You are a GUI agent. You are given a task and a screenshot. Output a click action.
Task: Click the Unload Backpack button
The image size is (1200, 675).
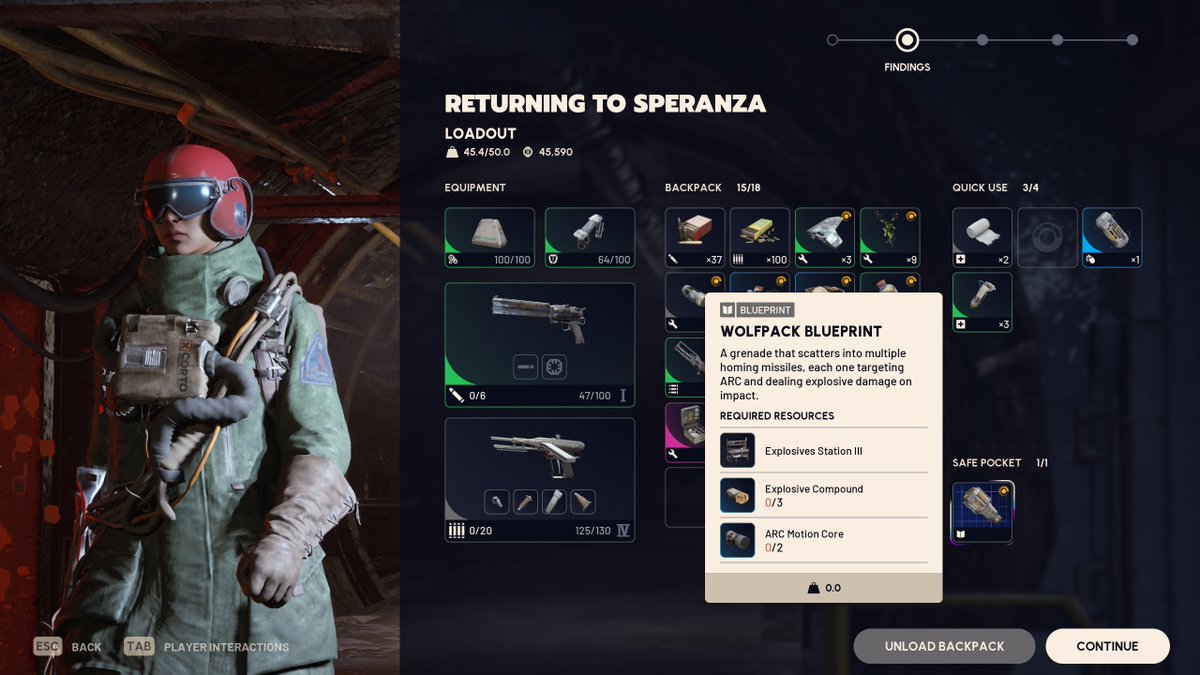tap(944, 646)
